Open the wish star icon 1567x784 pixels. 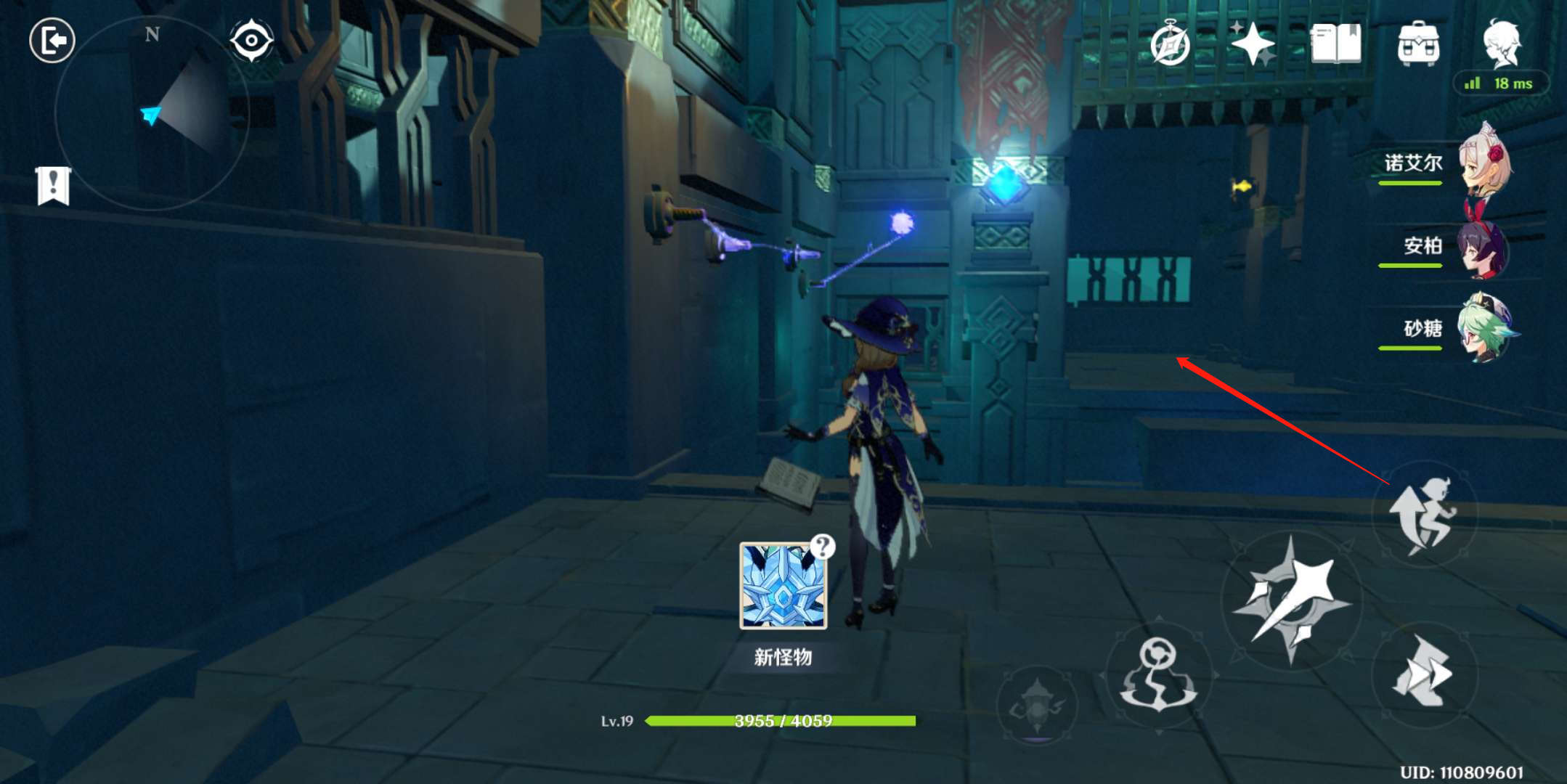click(1253, 44)
